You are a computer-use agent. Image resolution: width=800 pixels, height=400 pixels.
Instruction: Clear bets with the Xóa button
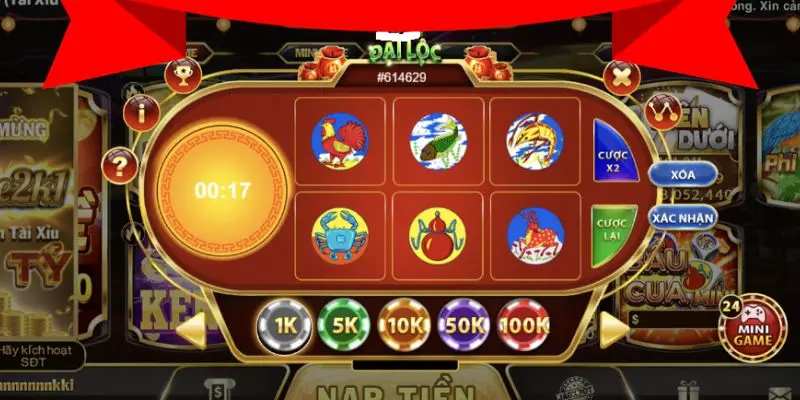tap(683, 174)
